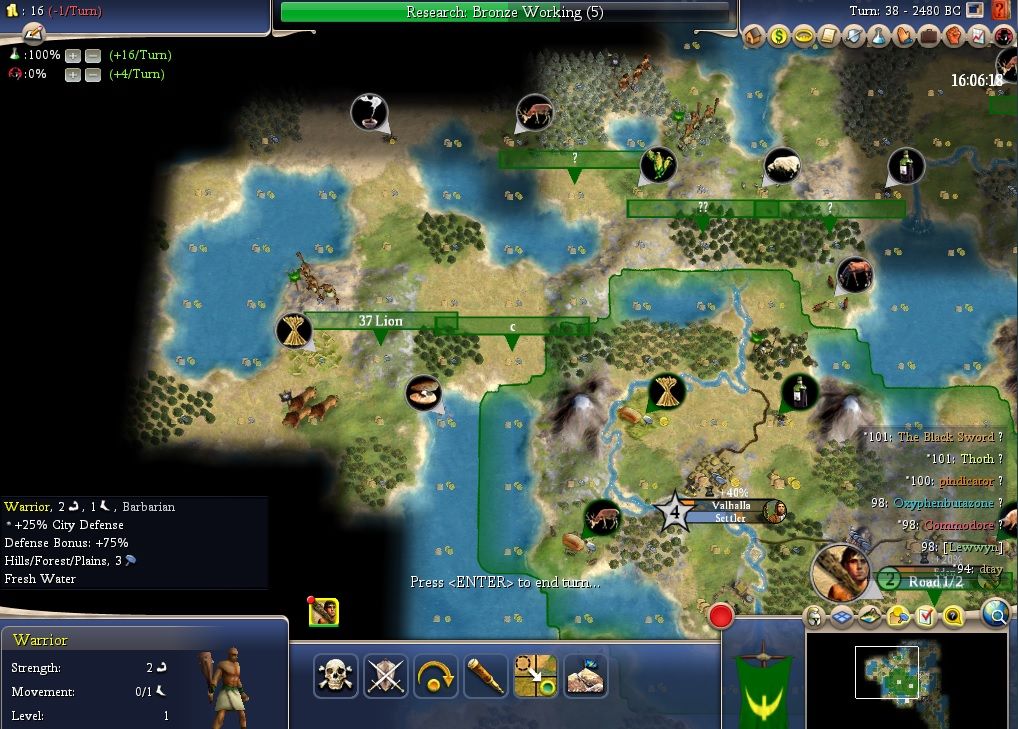Open the event log notepad icon
This screenshot has width=1018, height=729.
tap(35, 32)
